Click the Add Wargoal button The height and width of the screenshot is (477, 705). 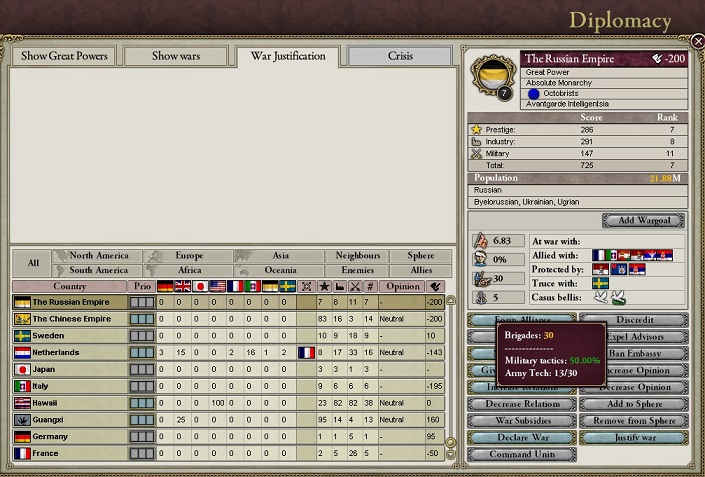[643, 220]
